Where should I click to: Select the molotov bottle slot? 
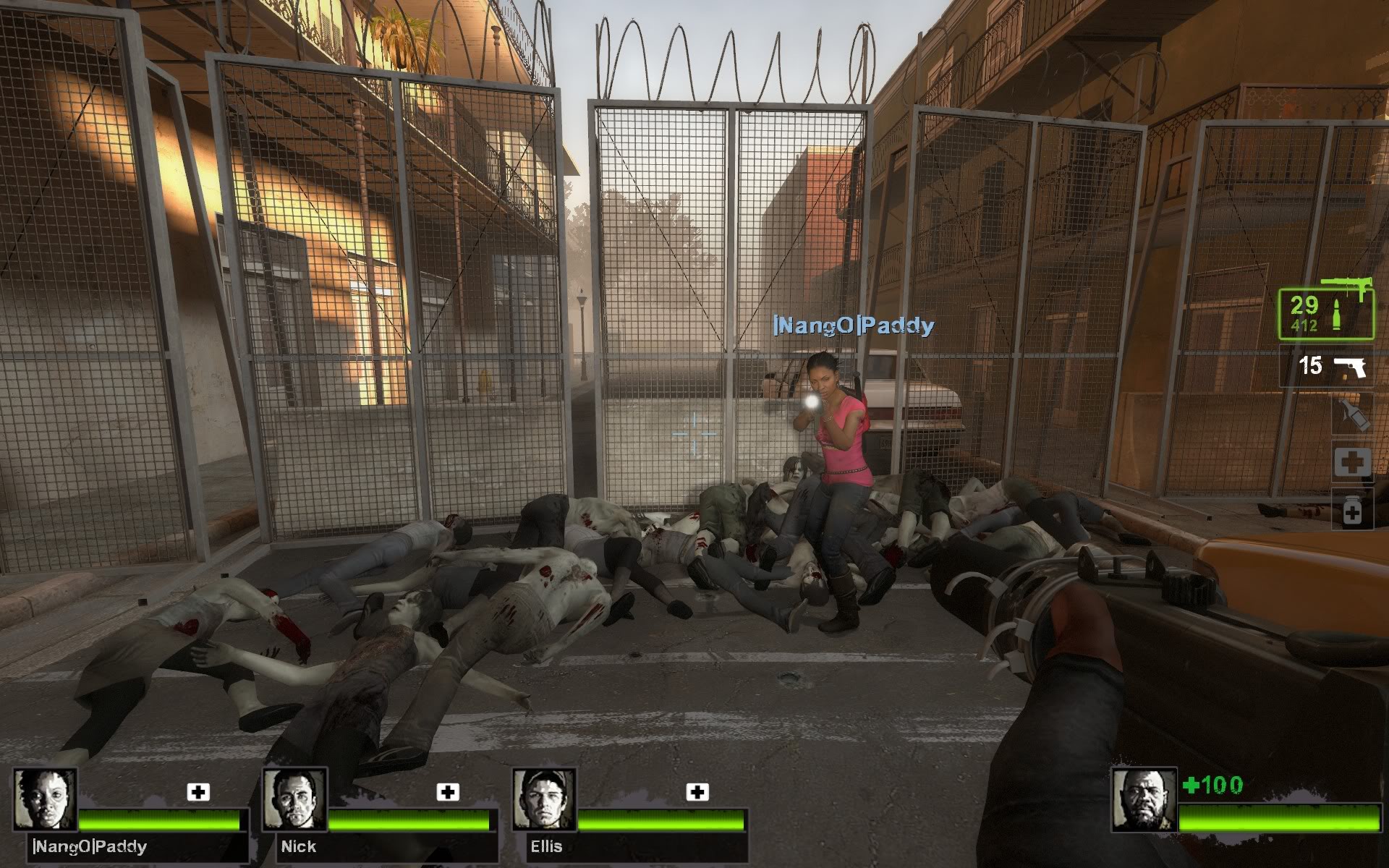1353,415
